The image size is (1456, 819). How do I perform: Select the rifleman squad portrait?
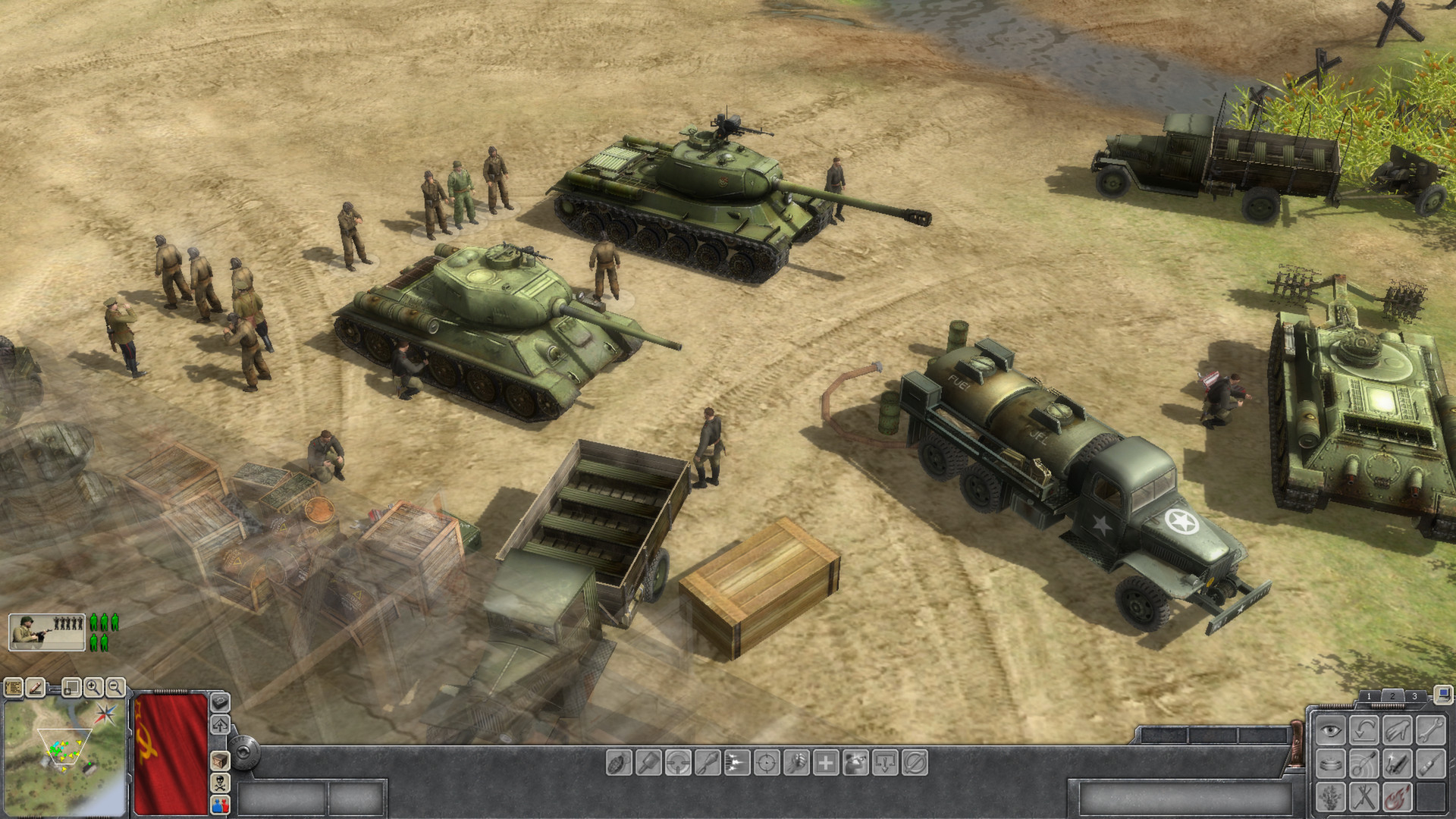click(x=46, y=632)
